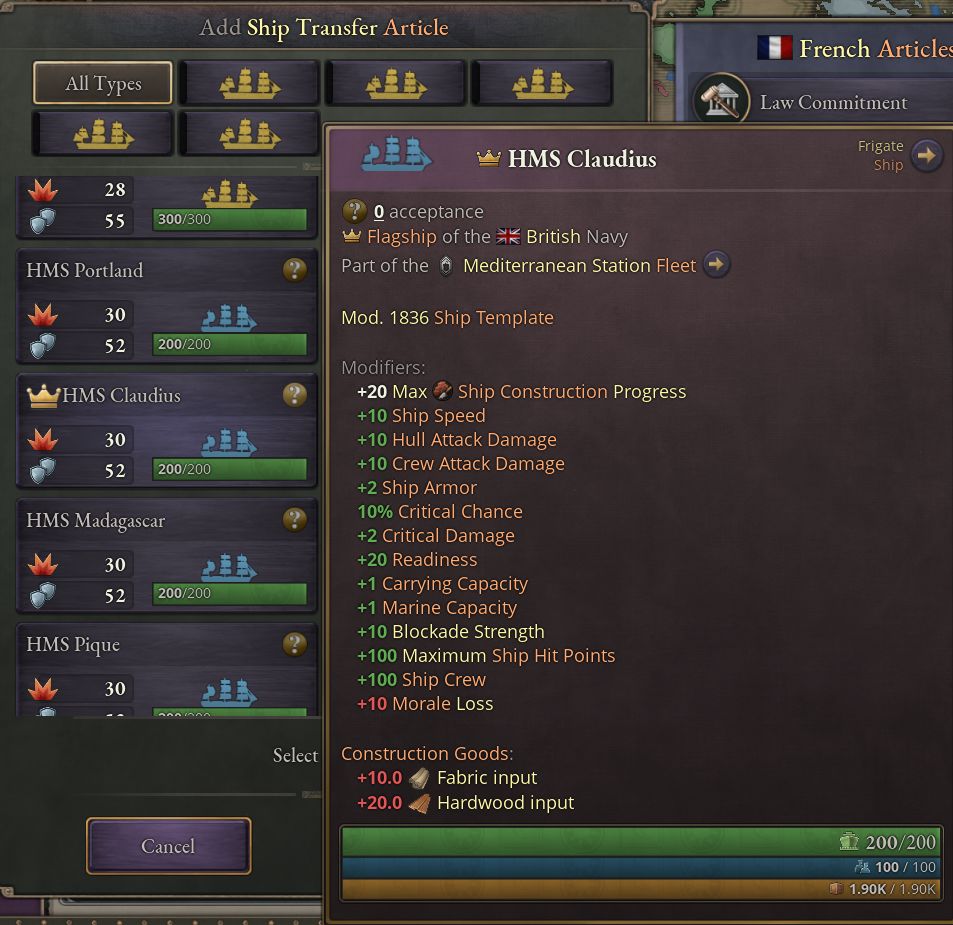The image size is (953, 925).
Task: Choose HMS Claudius in the ship list
Action: click(150, 425)
